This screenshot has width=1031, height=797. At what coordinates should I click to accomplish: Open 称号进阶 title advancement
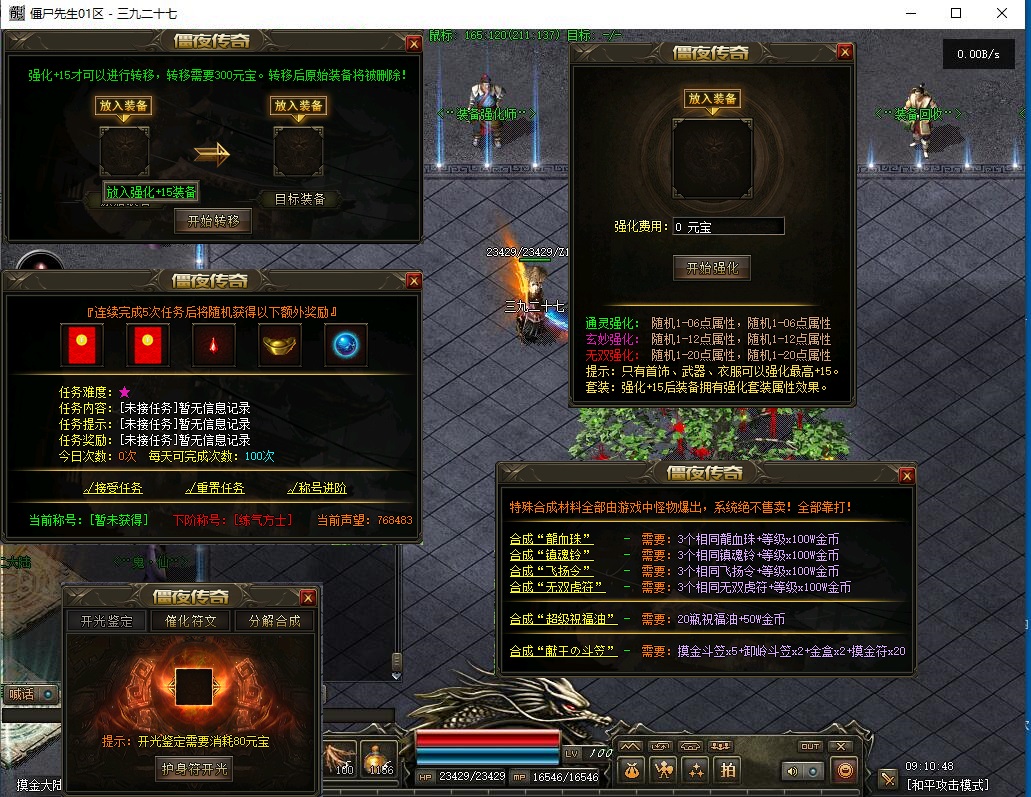pos(317,488)
